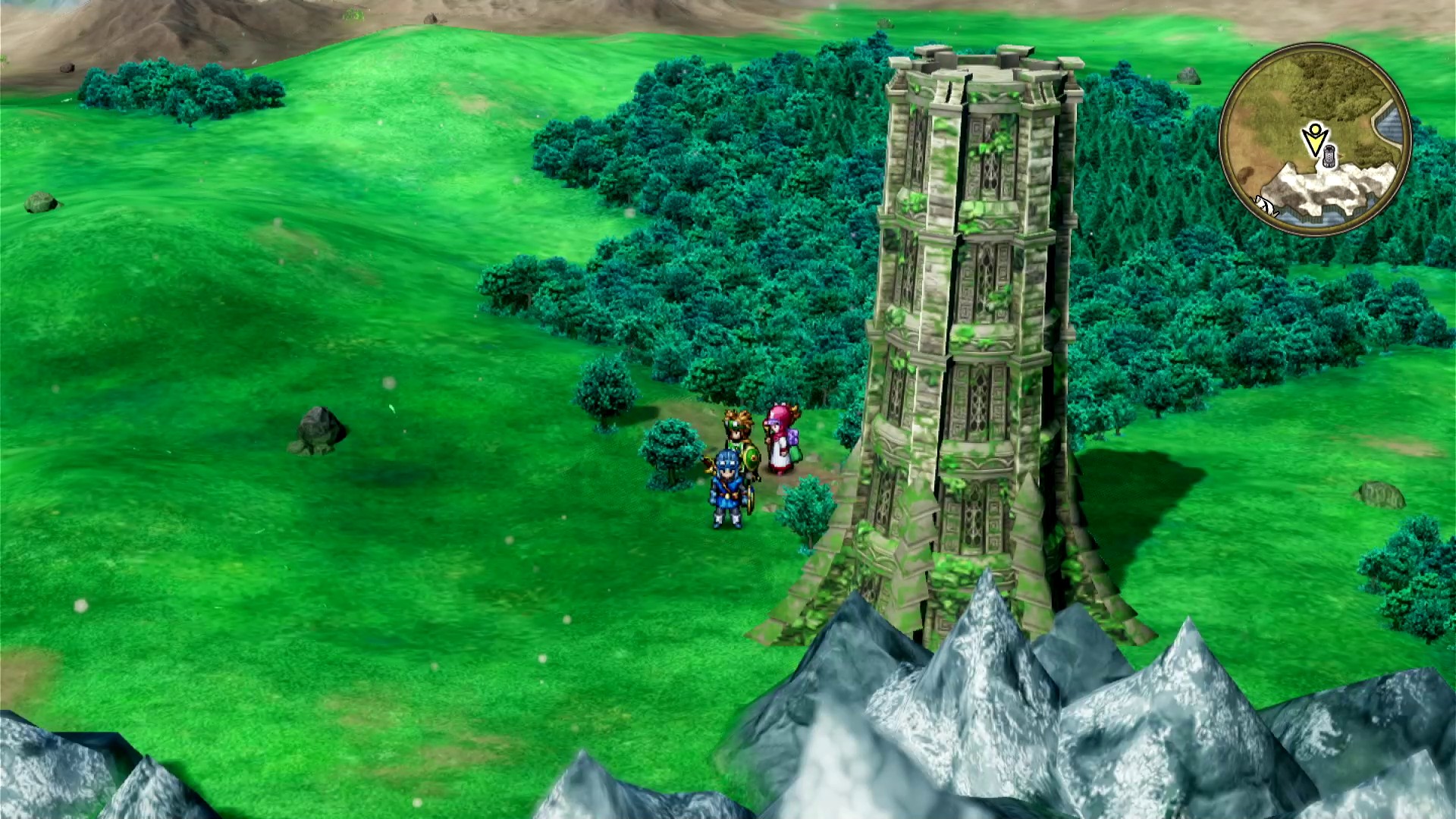
Task: Click the tower marker on the minimap
Action: coord(1329,158)
